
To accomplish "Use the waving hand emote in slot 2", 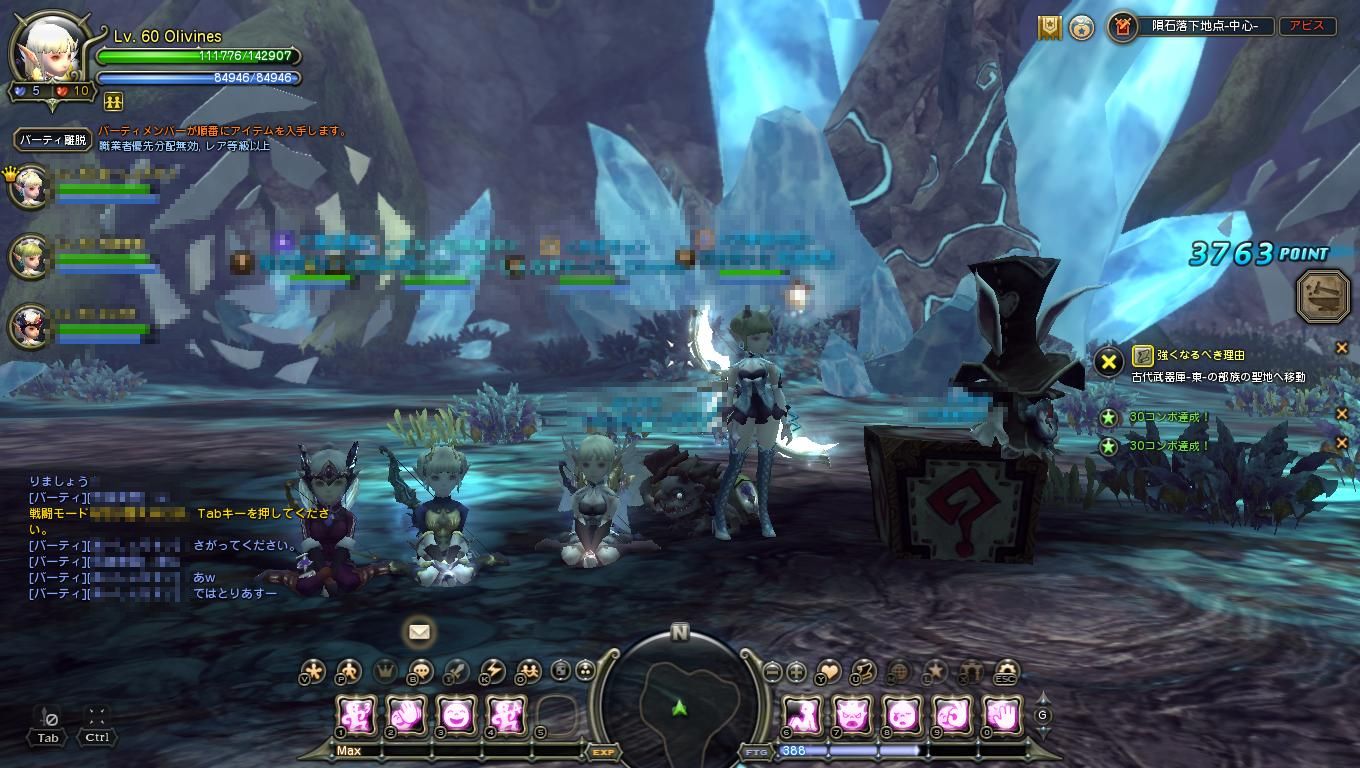I will (x=406, y=716).
